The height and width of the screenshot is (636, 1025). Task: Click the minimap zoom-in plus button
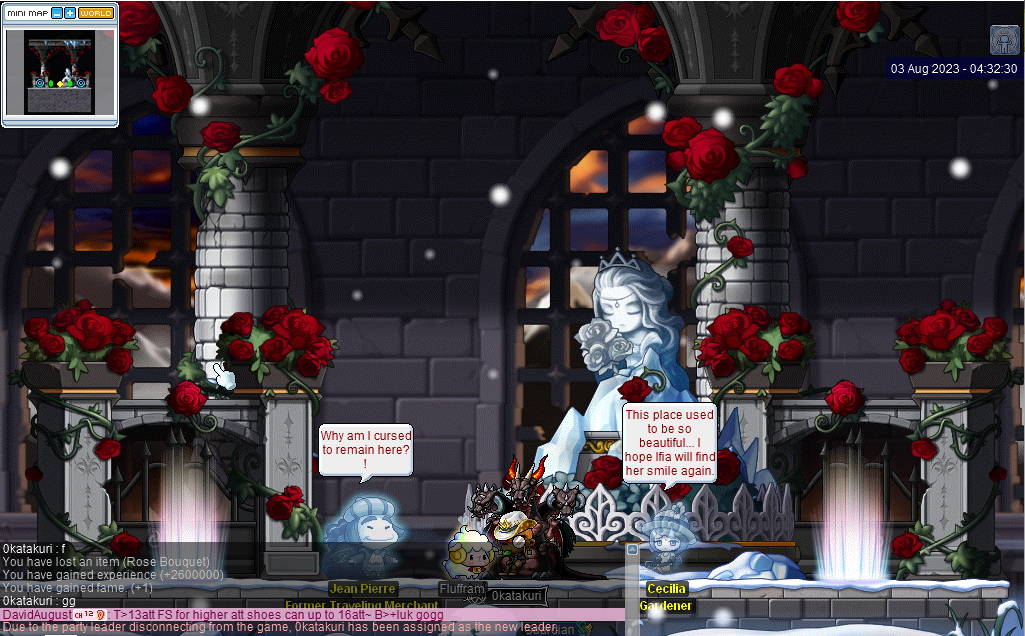(70, 13)
